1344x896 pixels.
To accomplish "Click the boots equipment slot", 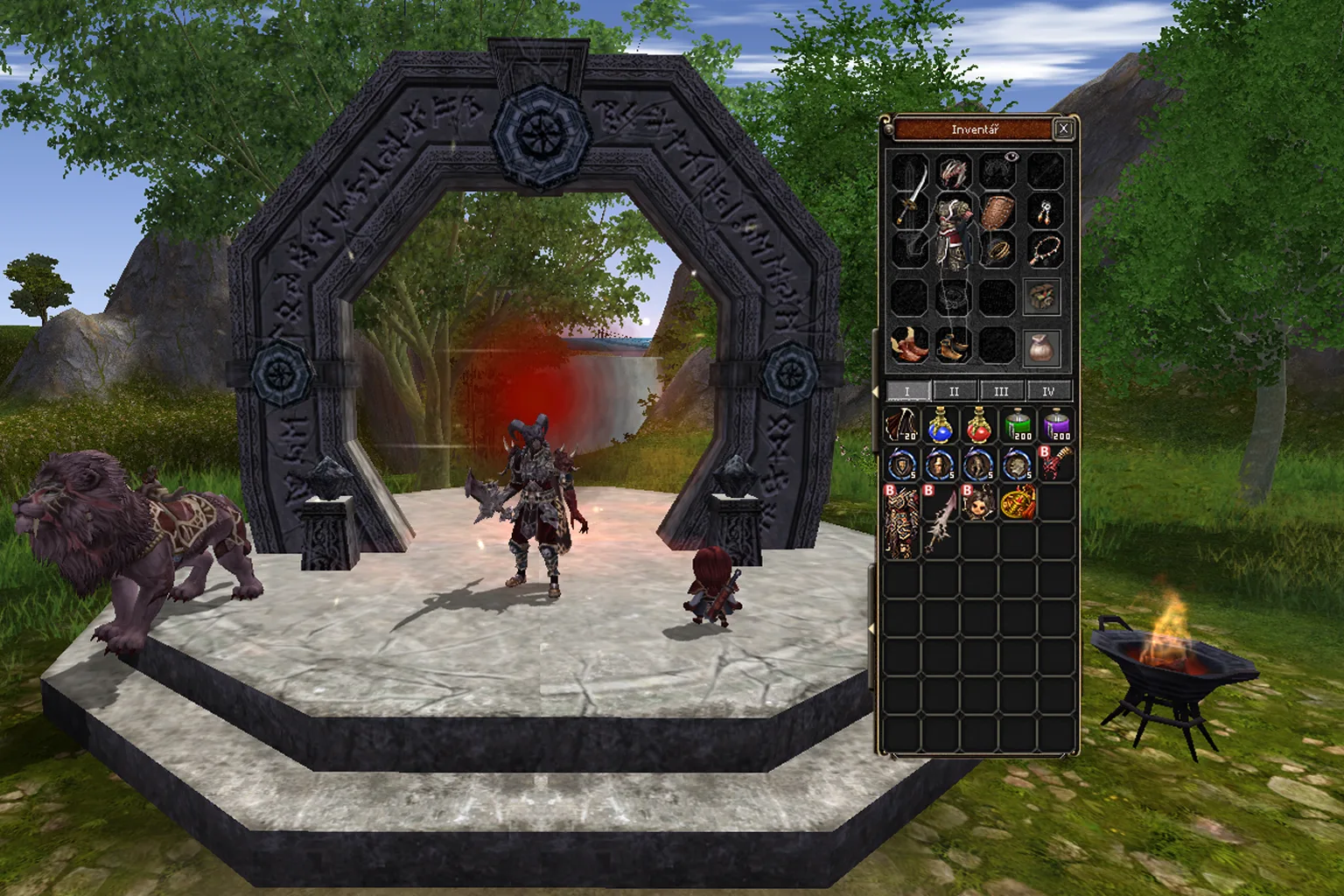I will click(953, 346).
